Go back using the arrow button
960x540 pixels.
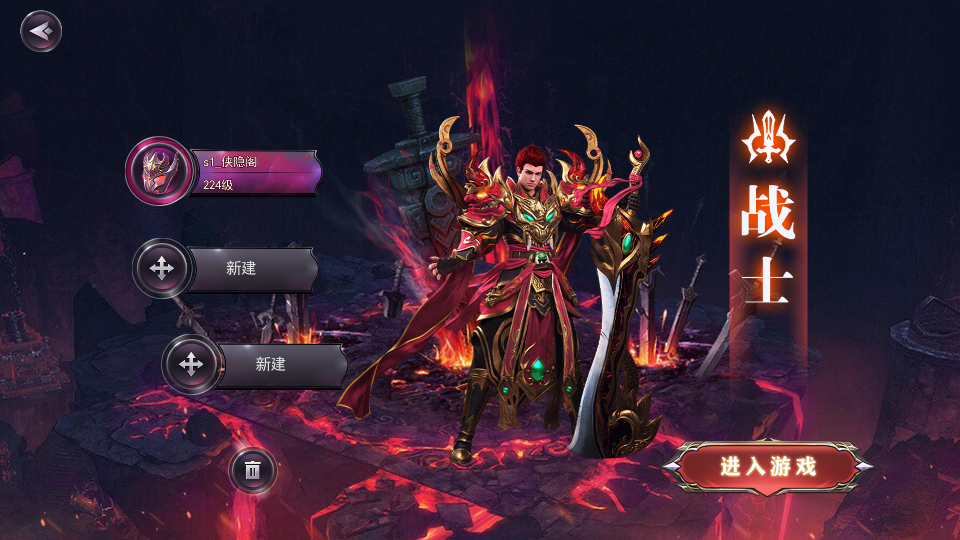point(41,31)
